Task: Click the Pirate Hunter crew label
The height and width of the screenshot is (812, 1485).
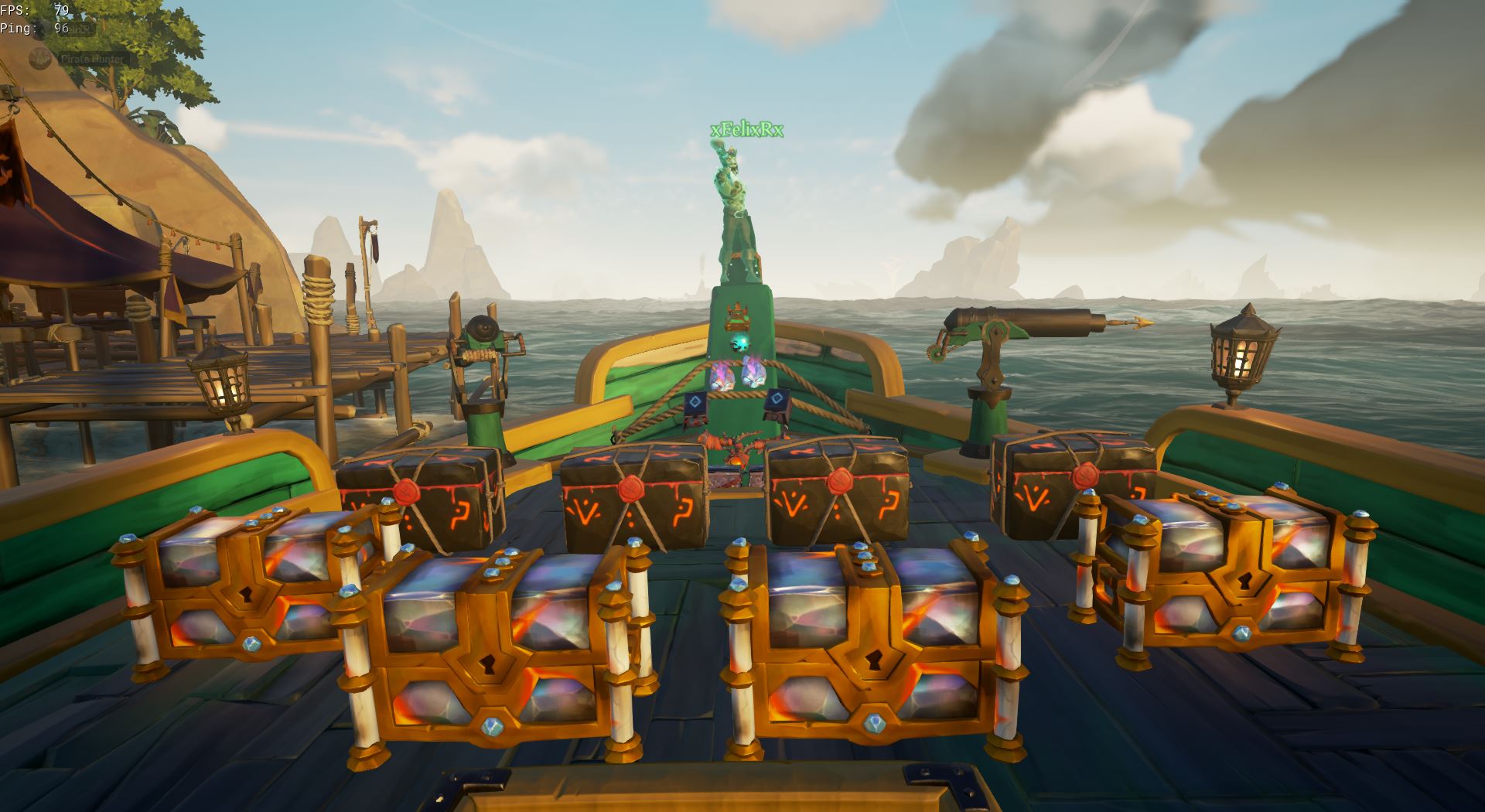Action: (92, 59)
